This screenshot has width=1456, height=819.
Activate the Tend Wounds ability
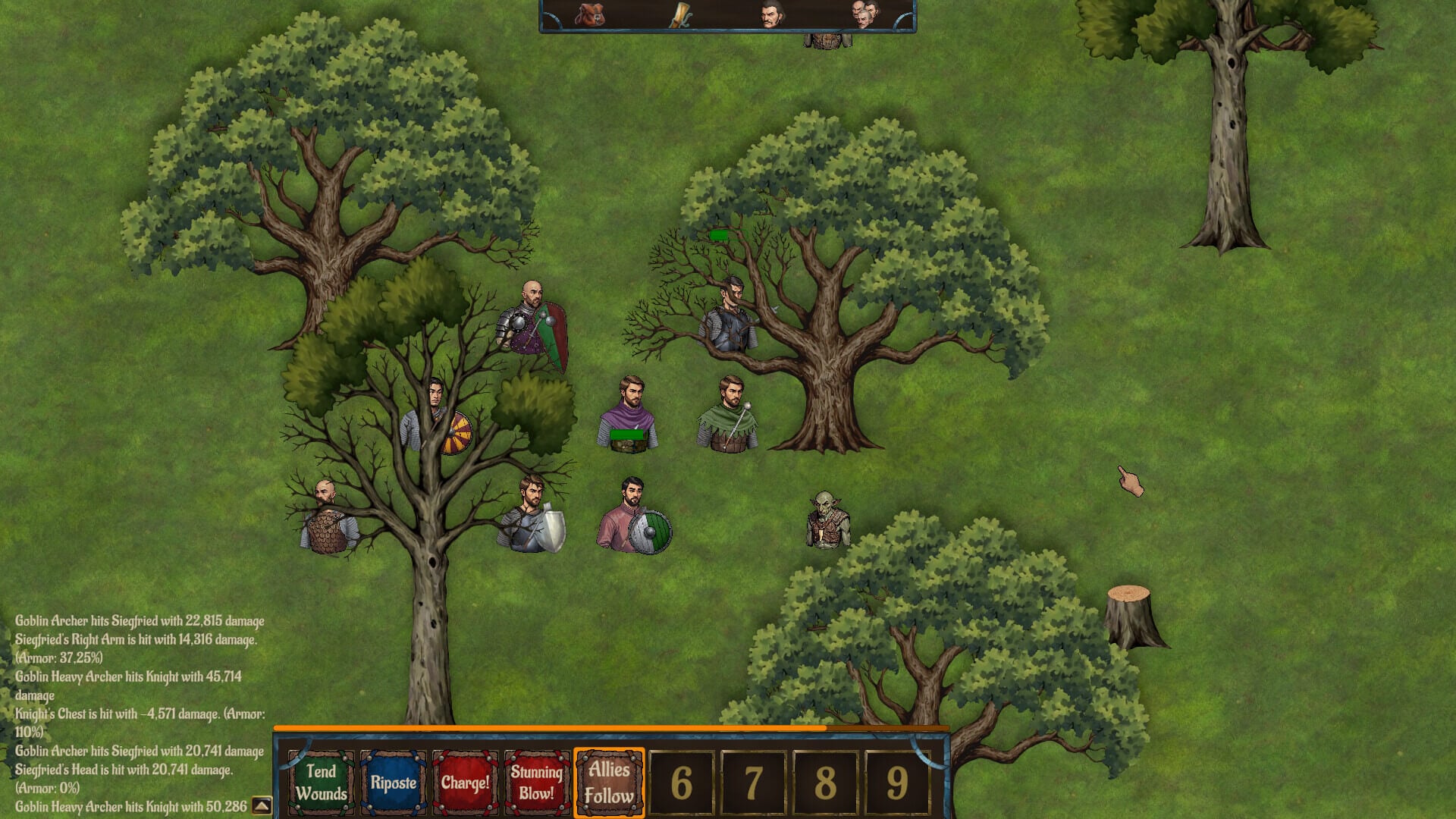coord(321,783)
